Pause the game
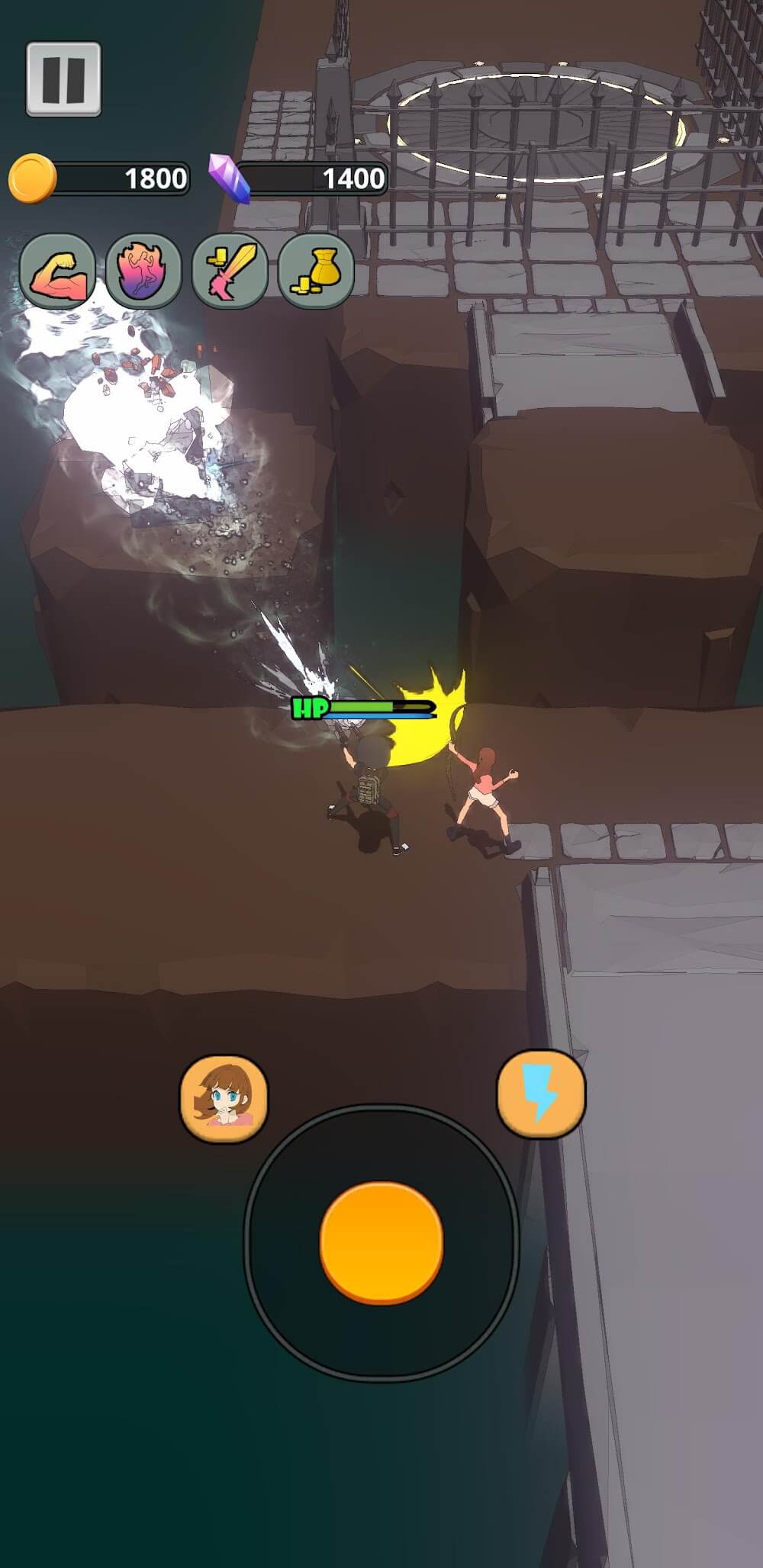The image size is (763, 1568). [63, 79]
